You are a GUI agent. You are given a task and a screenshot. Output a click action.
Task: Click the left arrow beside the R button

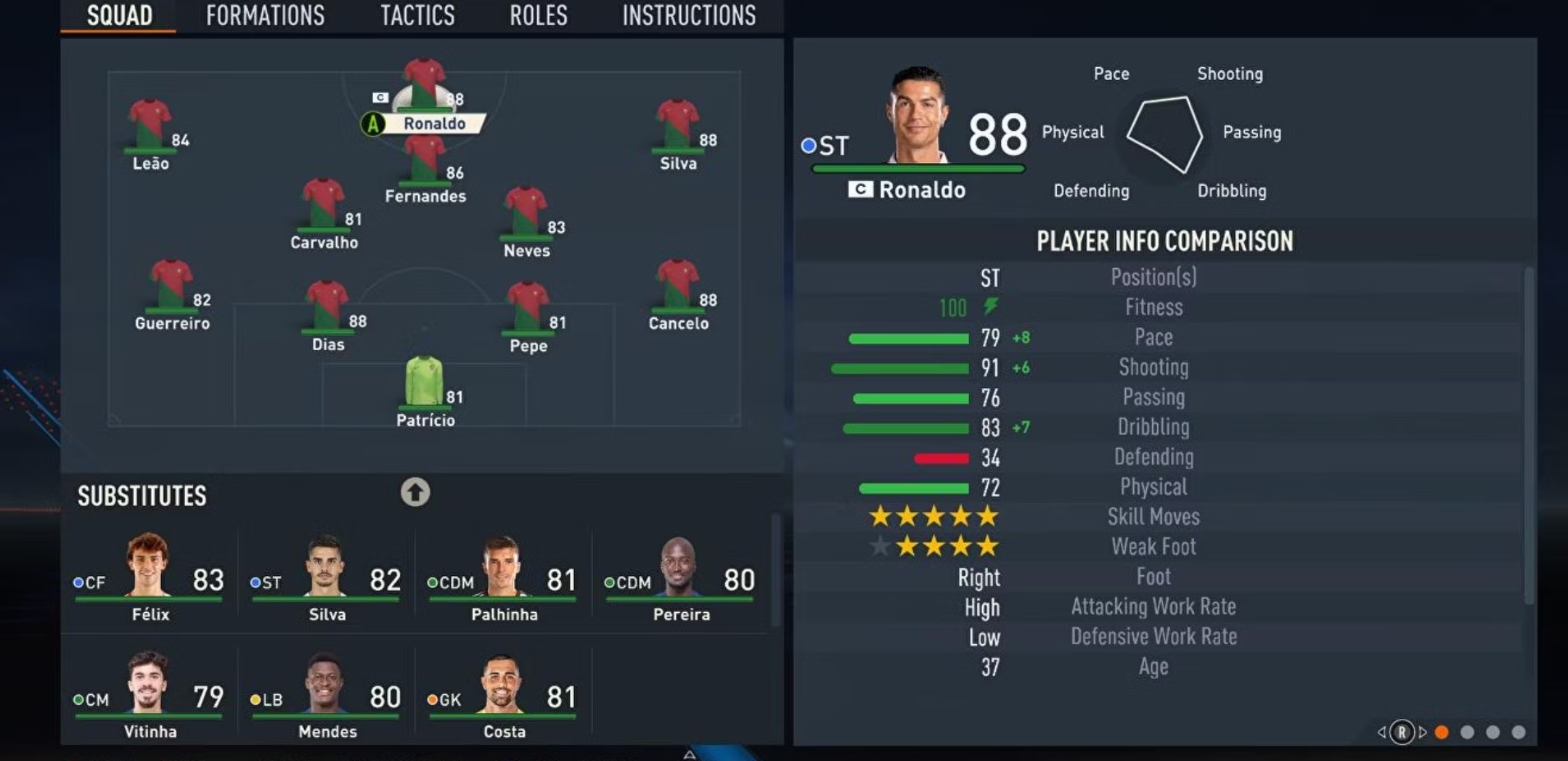tap(1383, 732)
